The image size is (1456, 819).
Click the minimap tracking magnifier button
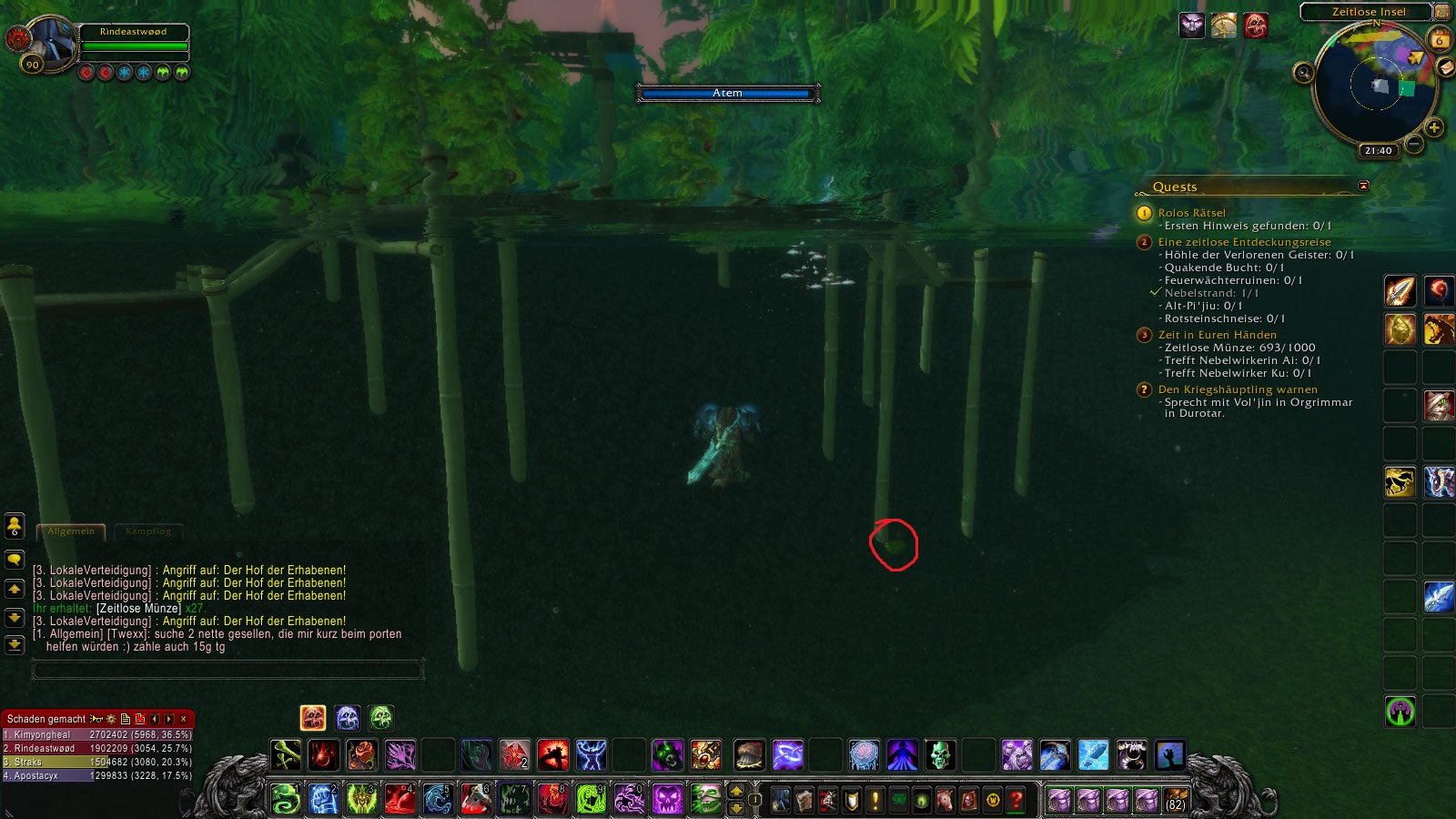click(1304, 73)
